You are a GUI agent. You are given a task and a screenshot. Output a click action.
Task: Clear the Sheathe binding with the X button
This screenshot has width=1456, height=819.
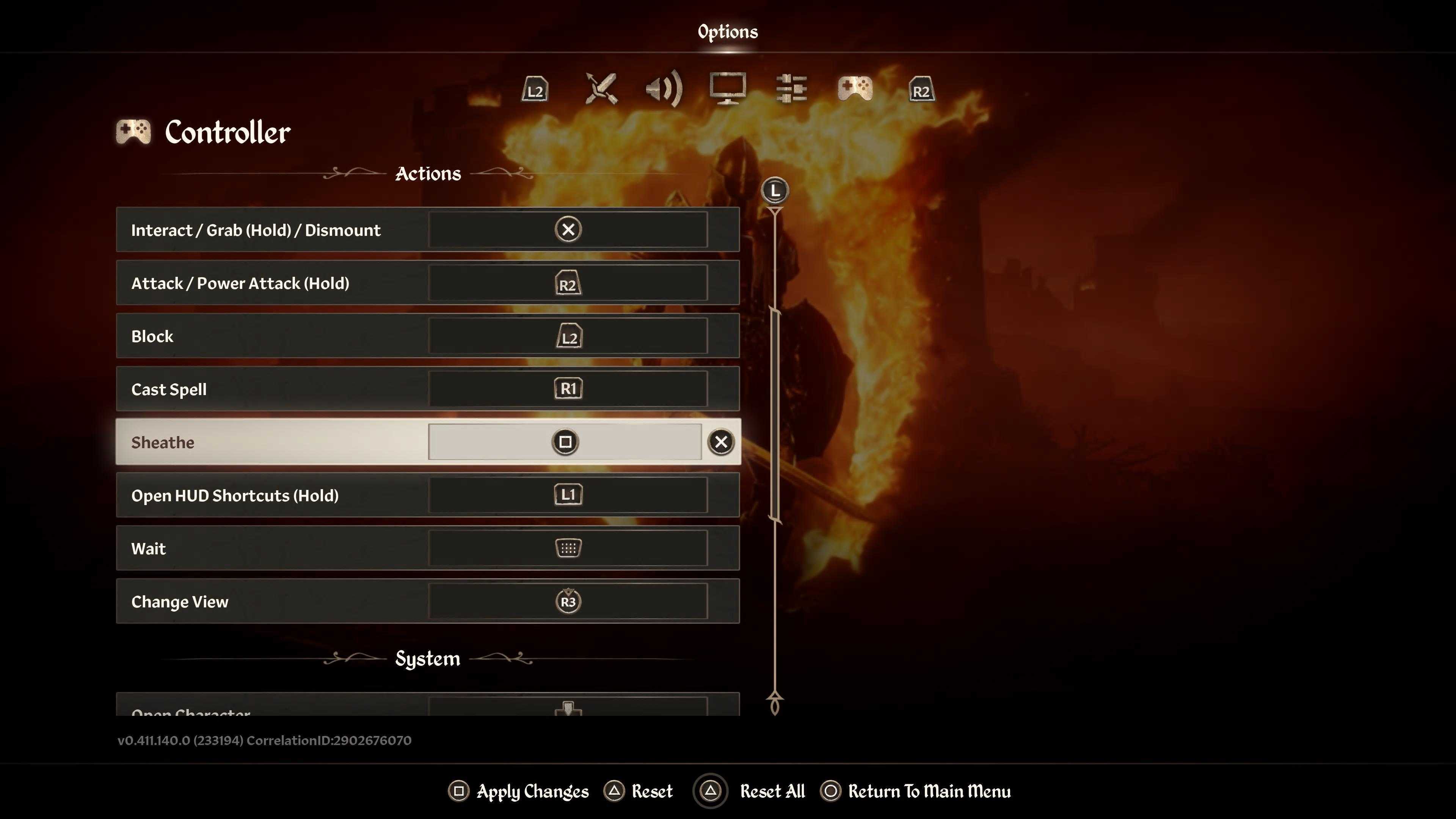(721, 442)
